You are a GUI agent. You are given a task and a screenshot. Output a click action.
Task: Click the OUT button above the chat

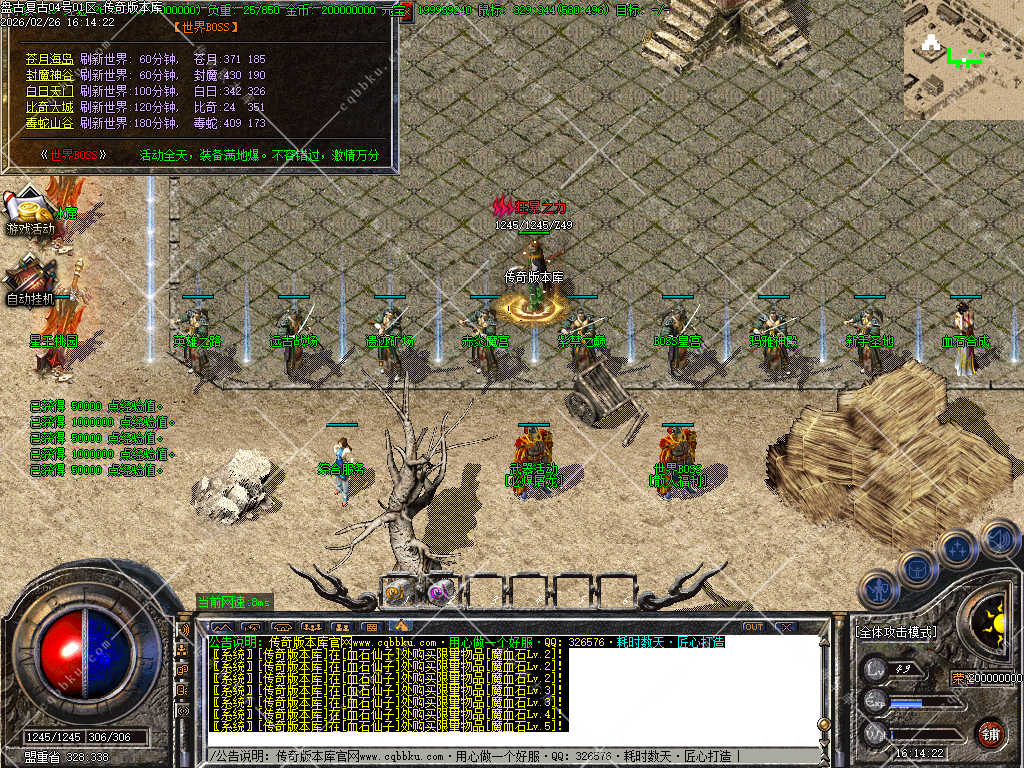[x=753, y=627]
